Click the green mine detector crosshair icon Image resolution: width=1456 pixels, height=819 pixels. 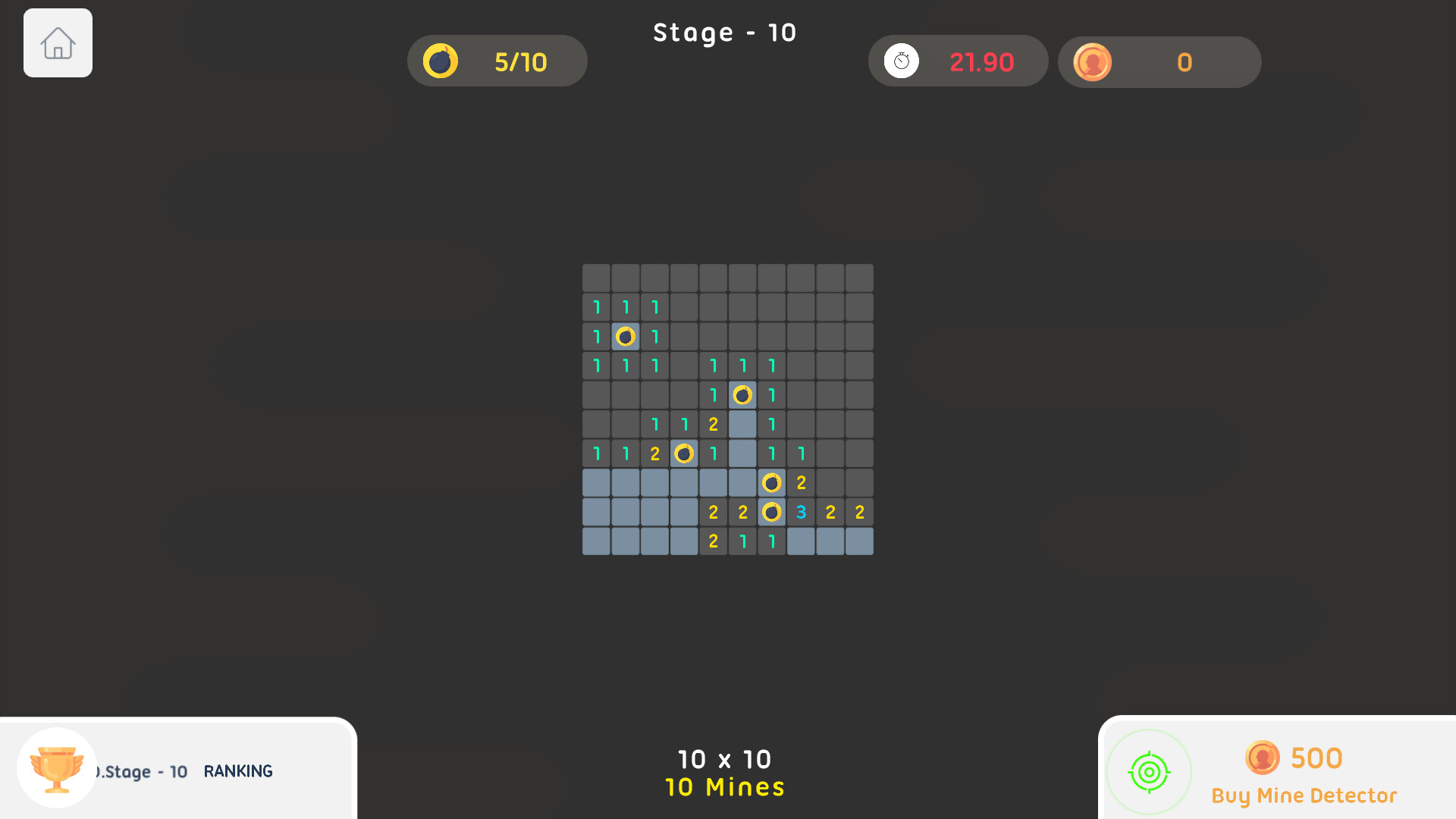[1148, 771]
